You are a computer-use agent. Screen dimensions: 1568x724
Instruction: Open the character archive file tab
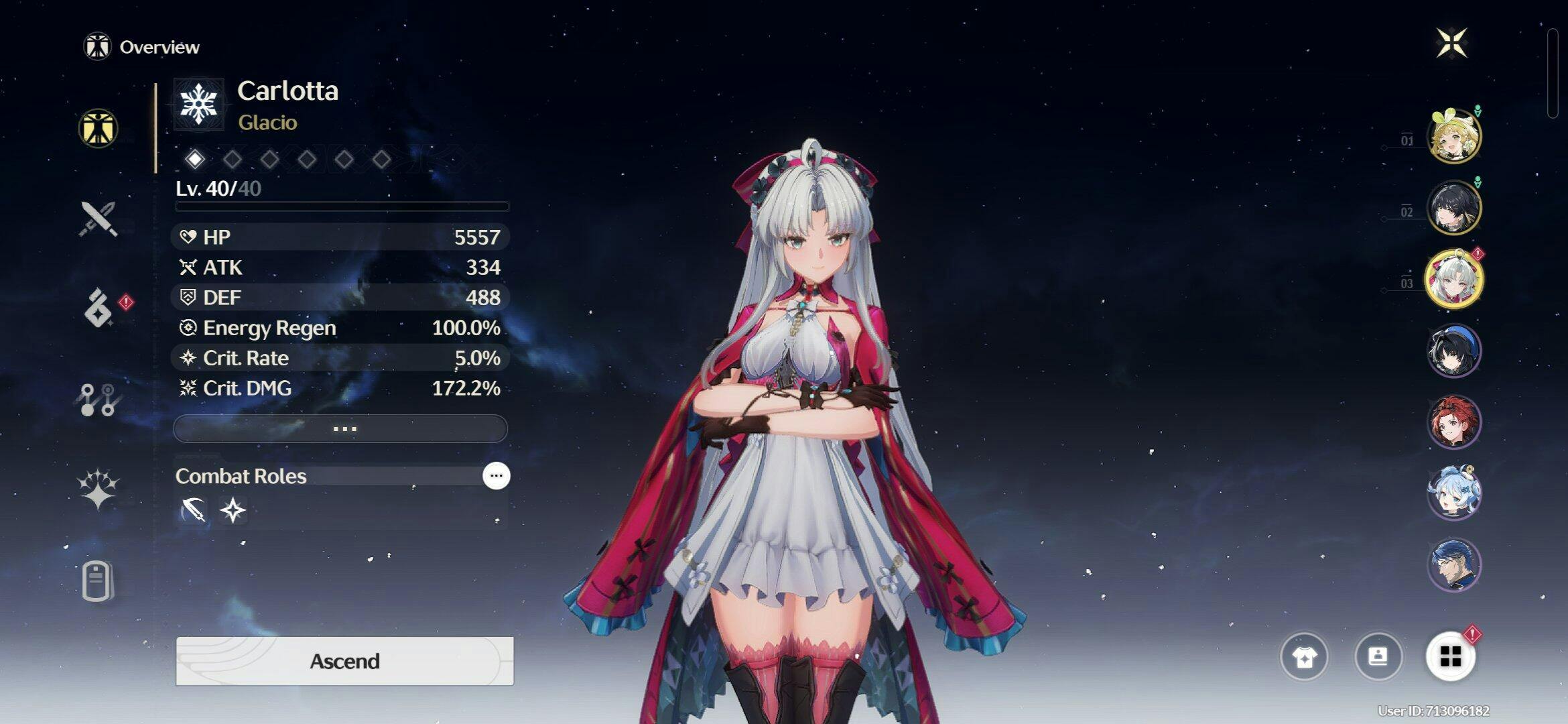[x=97, y=581]
